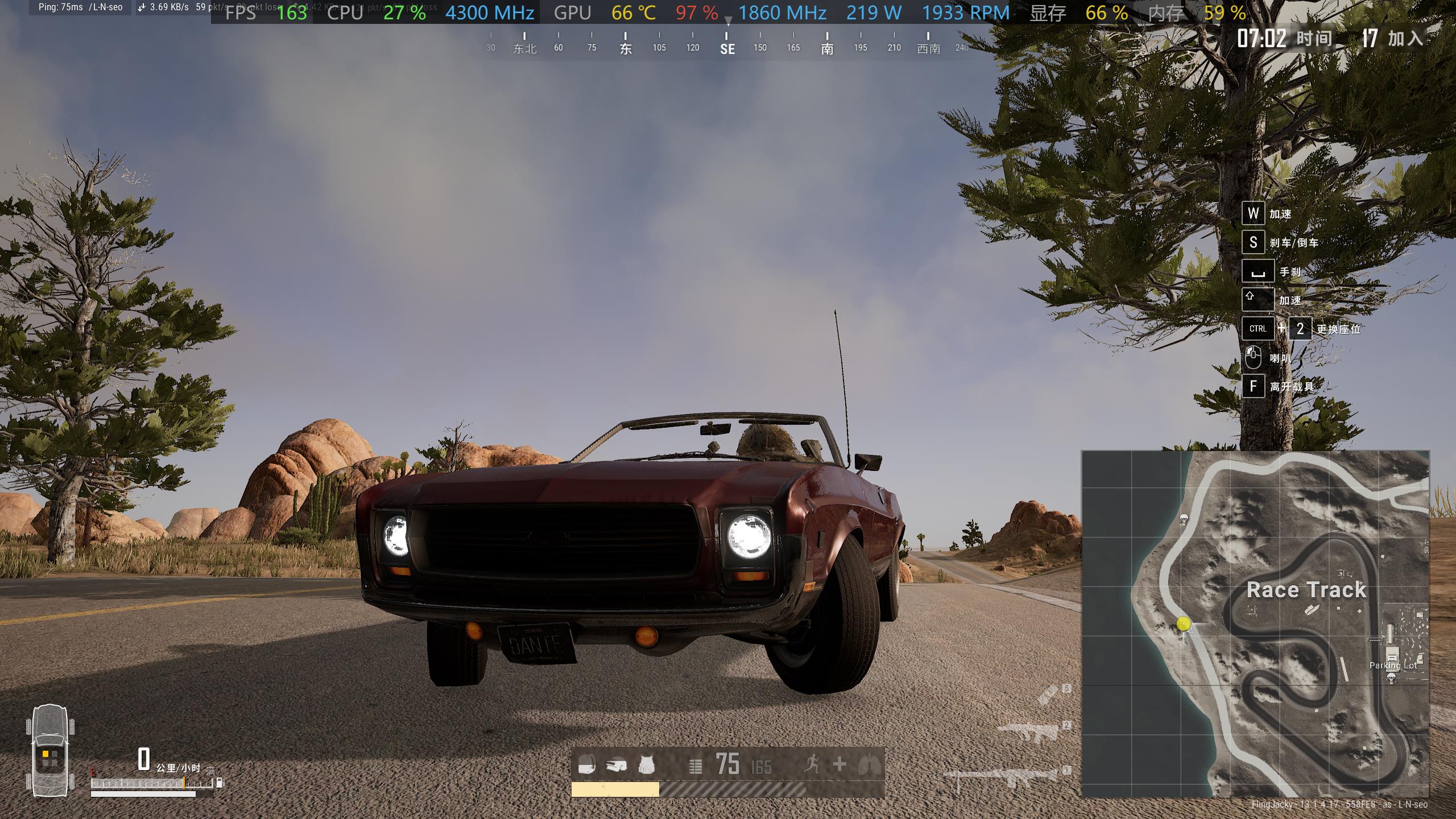Click the lungs breath icon

tap(870, 764)
